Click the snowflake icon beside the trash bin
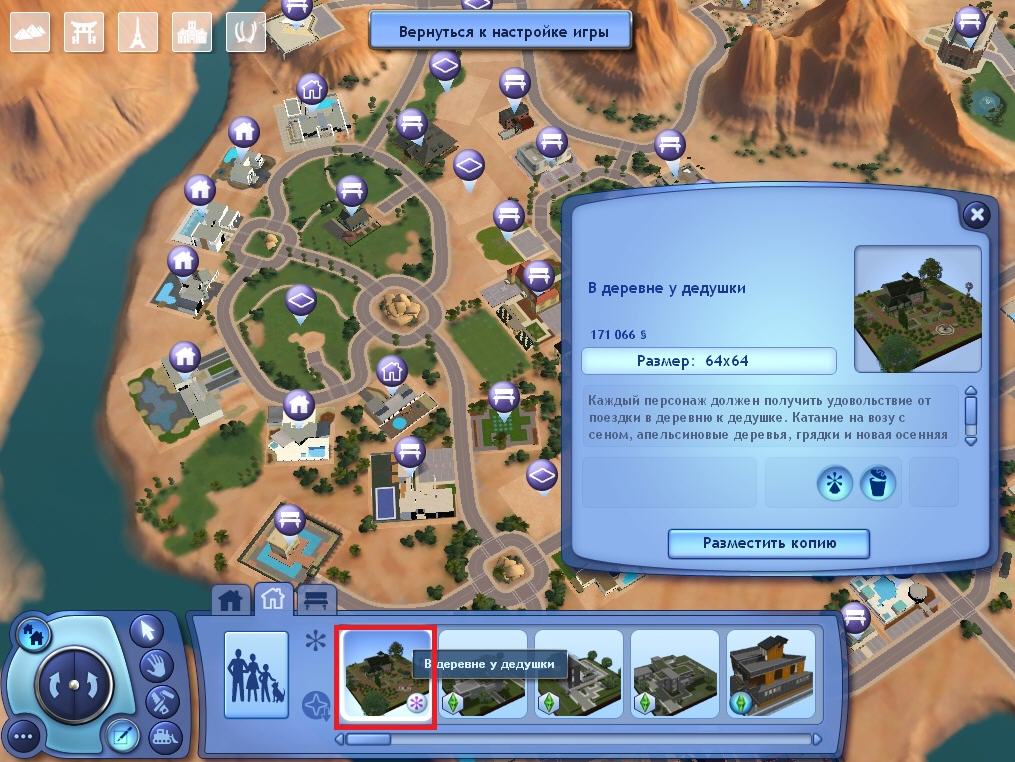The width and height of the screenshot is (1015, 762). (834, 484)
